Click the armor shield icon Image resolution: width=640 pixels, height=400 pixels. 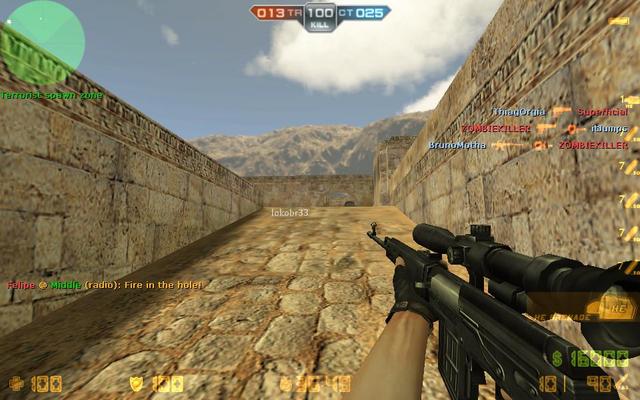click(x=137, y=383)
